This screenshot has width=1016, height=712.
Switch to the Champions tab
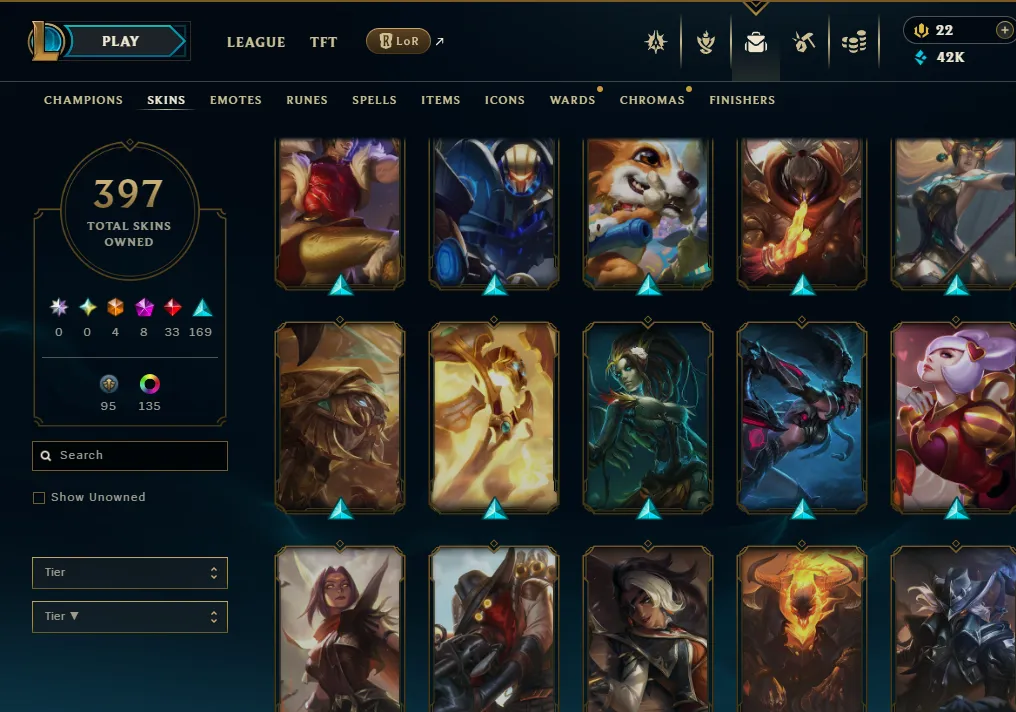click(83, 100)
